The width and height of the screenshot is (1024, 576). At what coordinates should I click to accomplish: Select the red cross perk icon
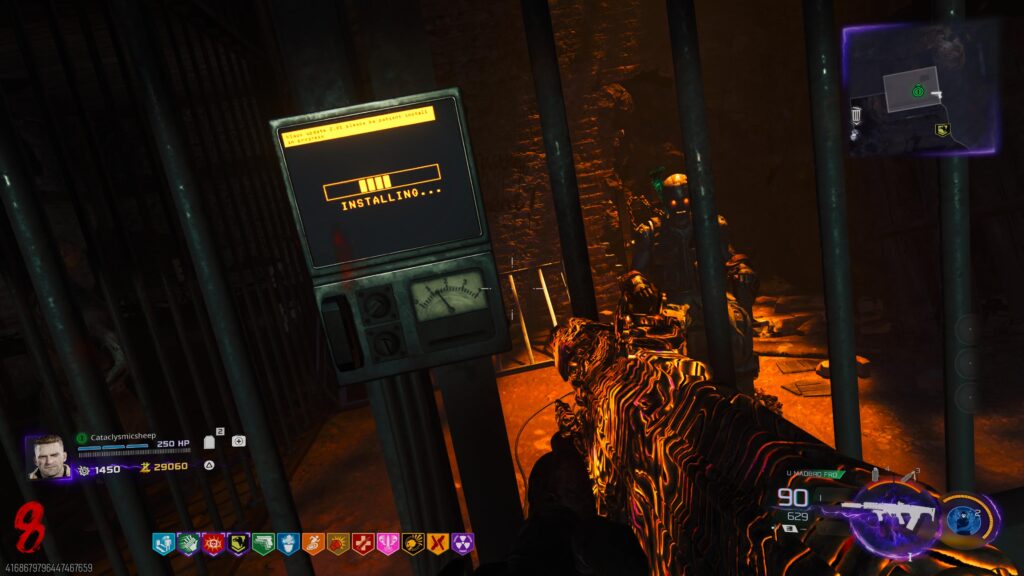[362, 543]
